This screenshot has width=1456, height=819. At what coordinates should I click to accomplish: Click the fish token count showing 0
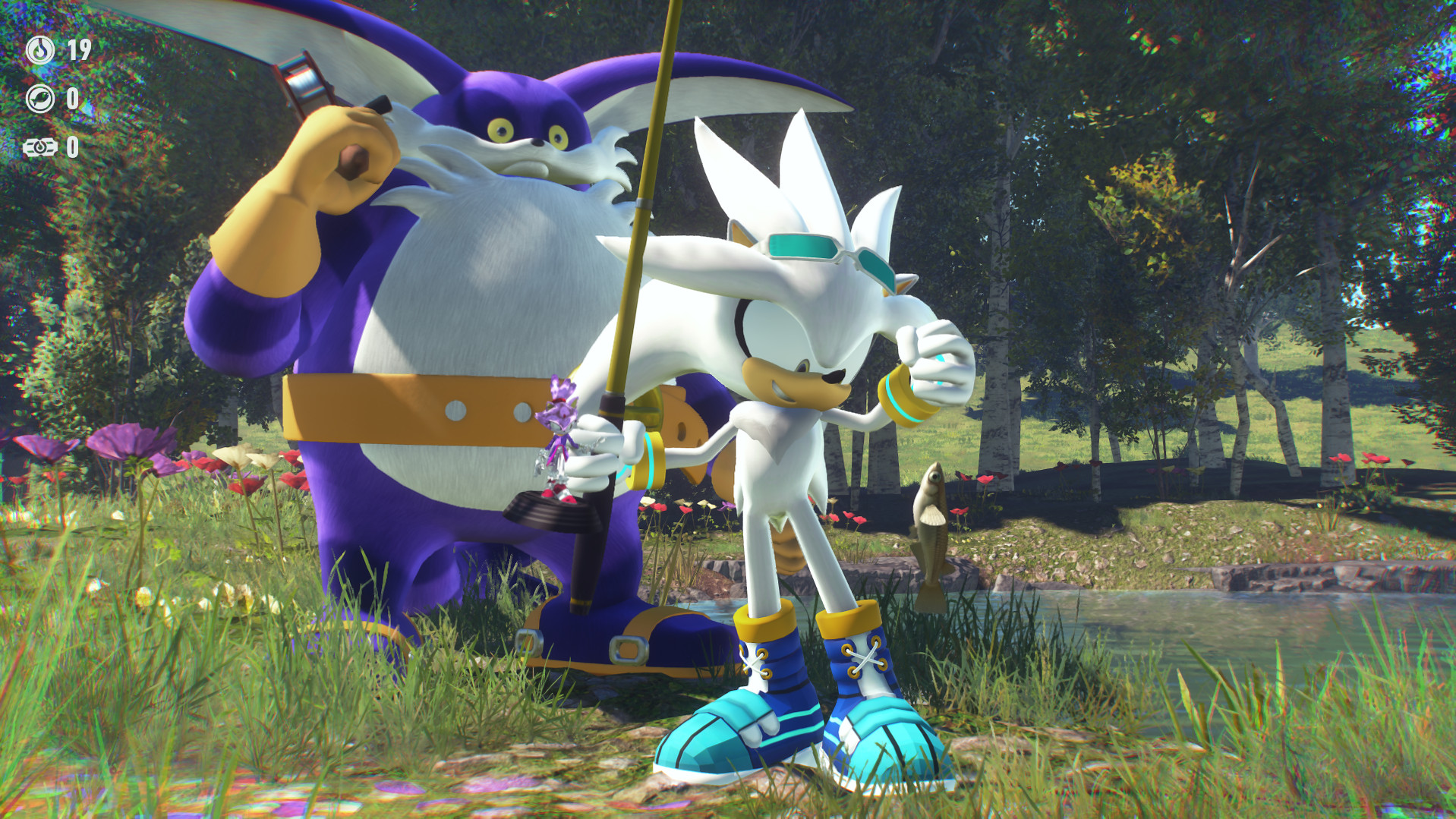[74, 99]
